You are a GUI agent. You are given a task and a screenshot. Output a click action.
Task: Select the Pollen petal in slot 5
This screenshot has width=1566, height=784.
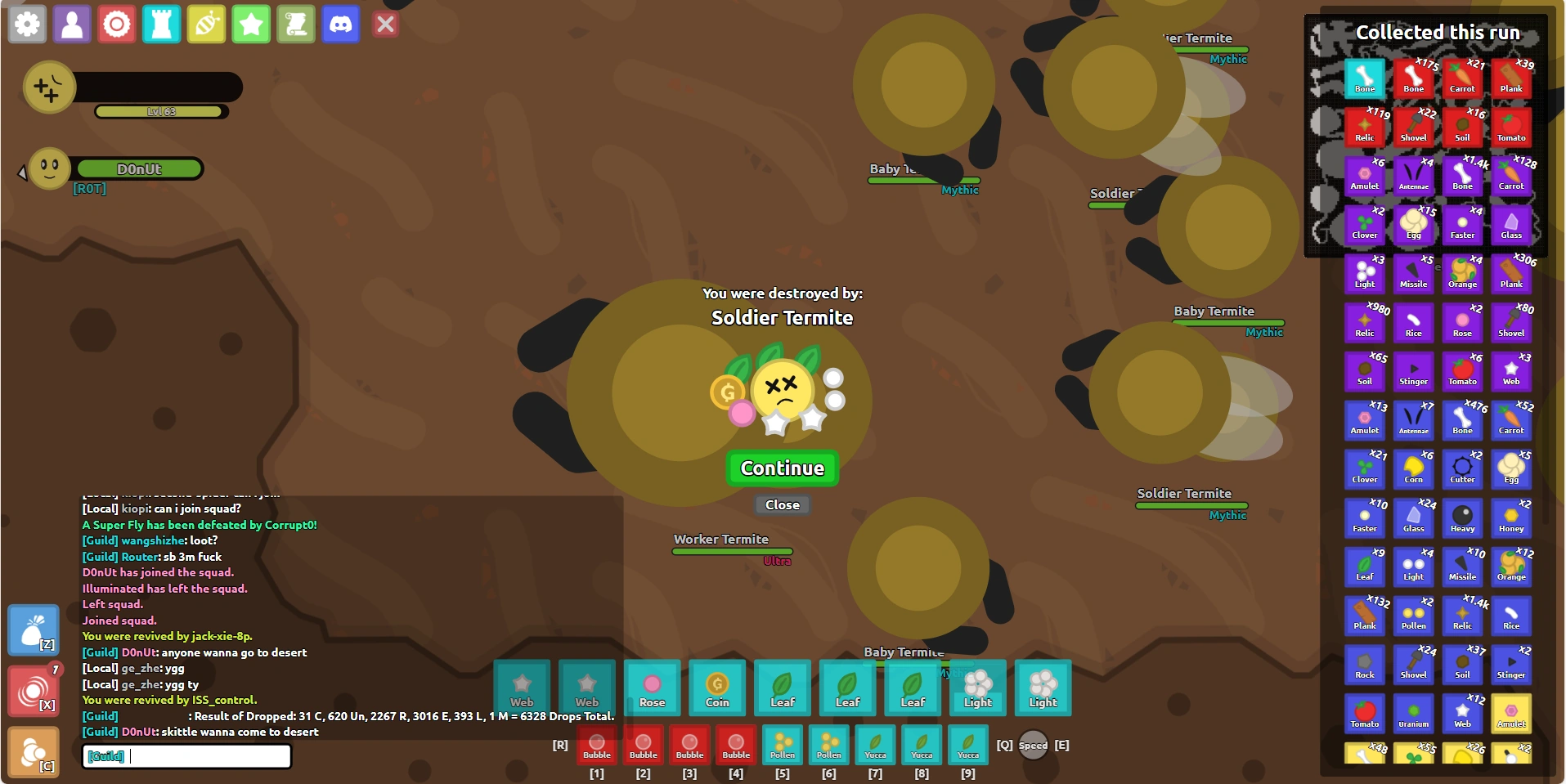tap(782, 746)
